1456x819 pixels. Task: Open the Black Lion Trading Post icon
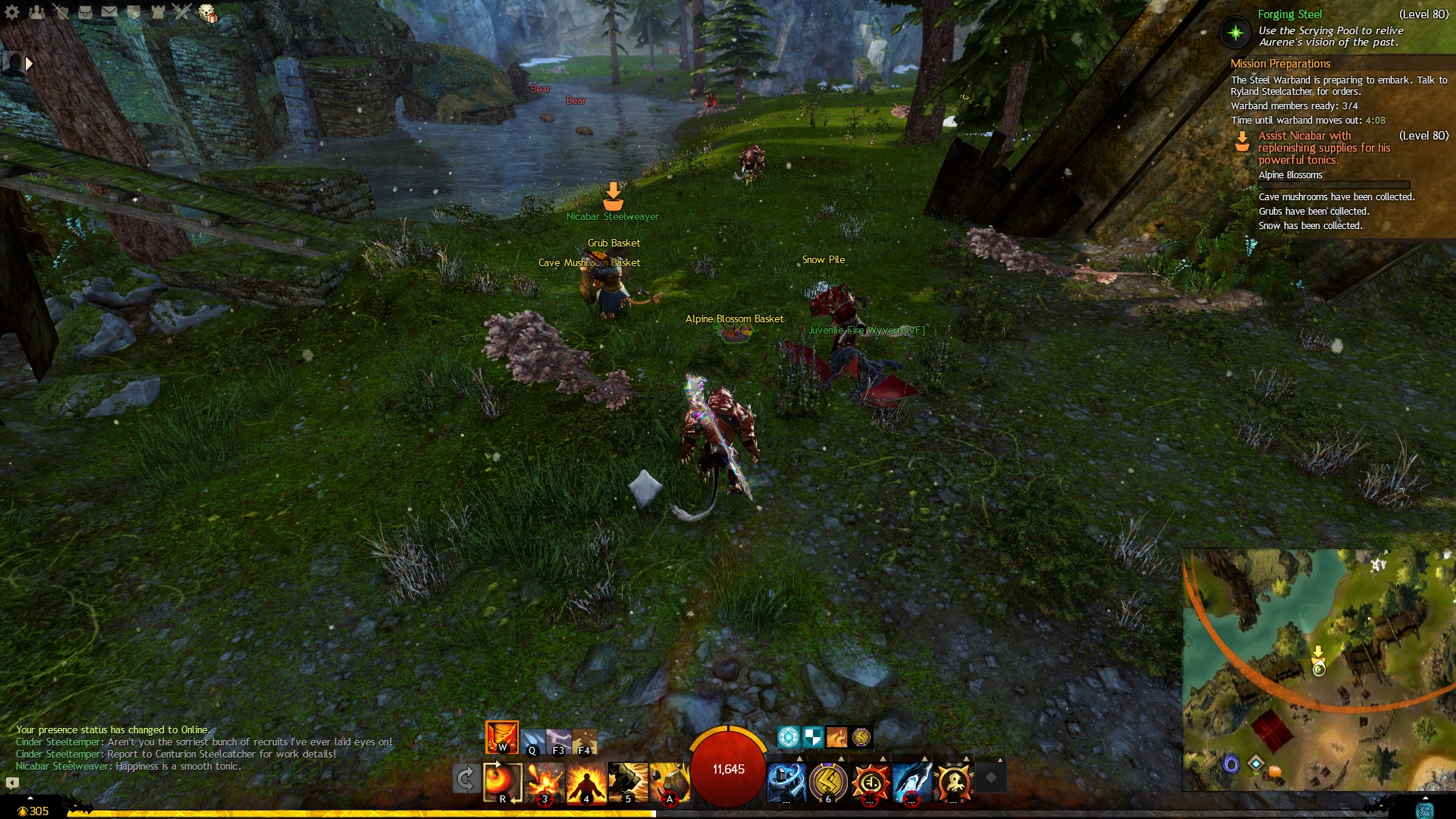tap(207, 13)
